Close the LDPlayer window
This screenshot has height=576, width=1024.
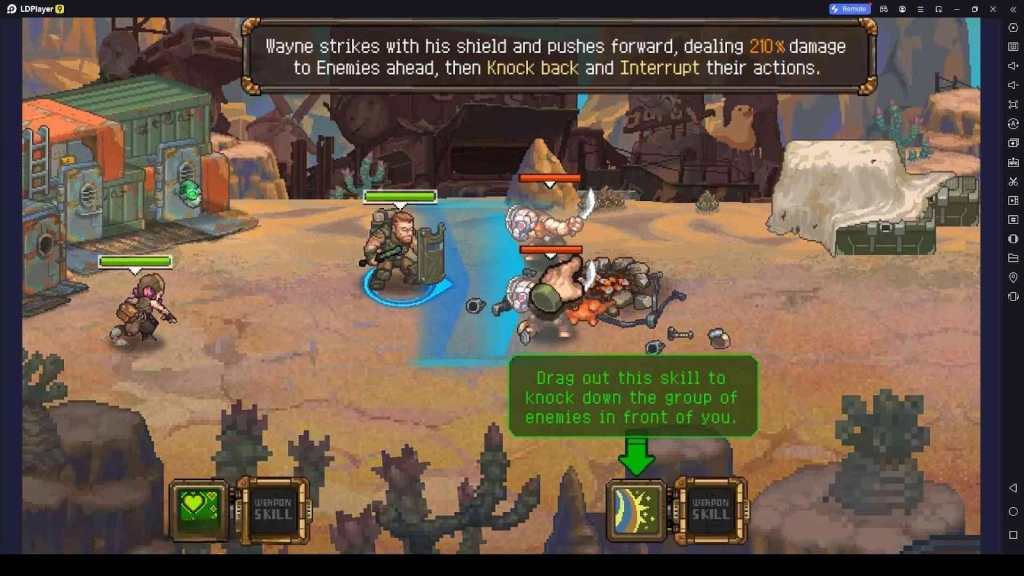coord(993,9)
